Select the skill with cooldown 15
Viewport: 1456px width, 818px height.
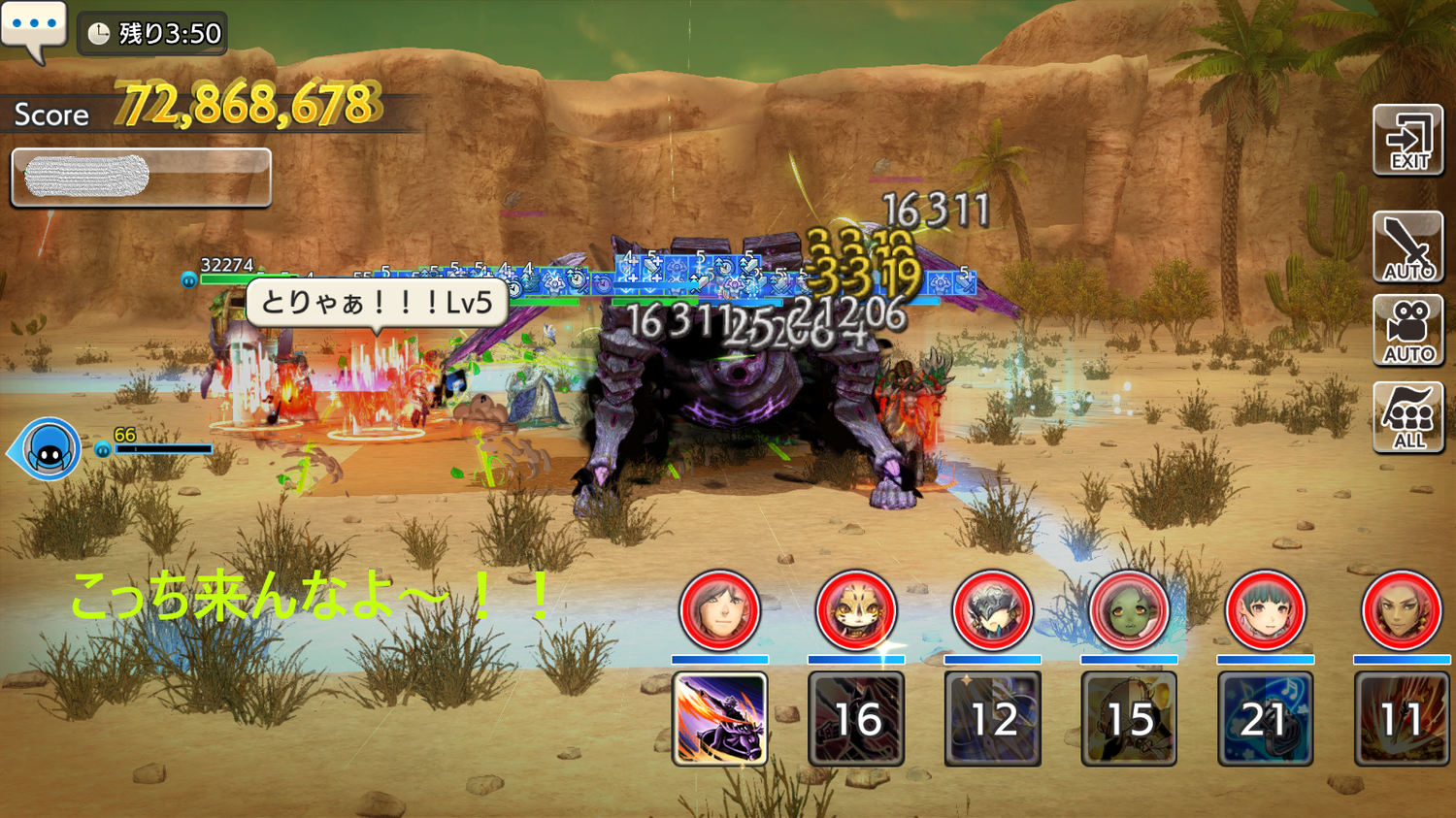pyautogui.click(x=1129, y=719)
